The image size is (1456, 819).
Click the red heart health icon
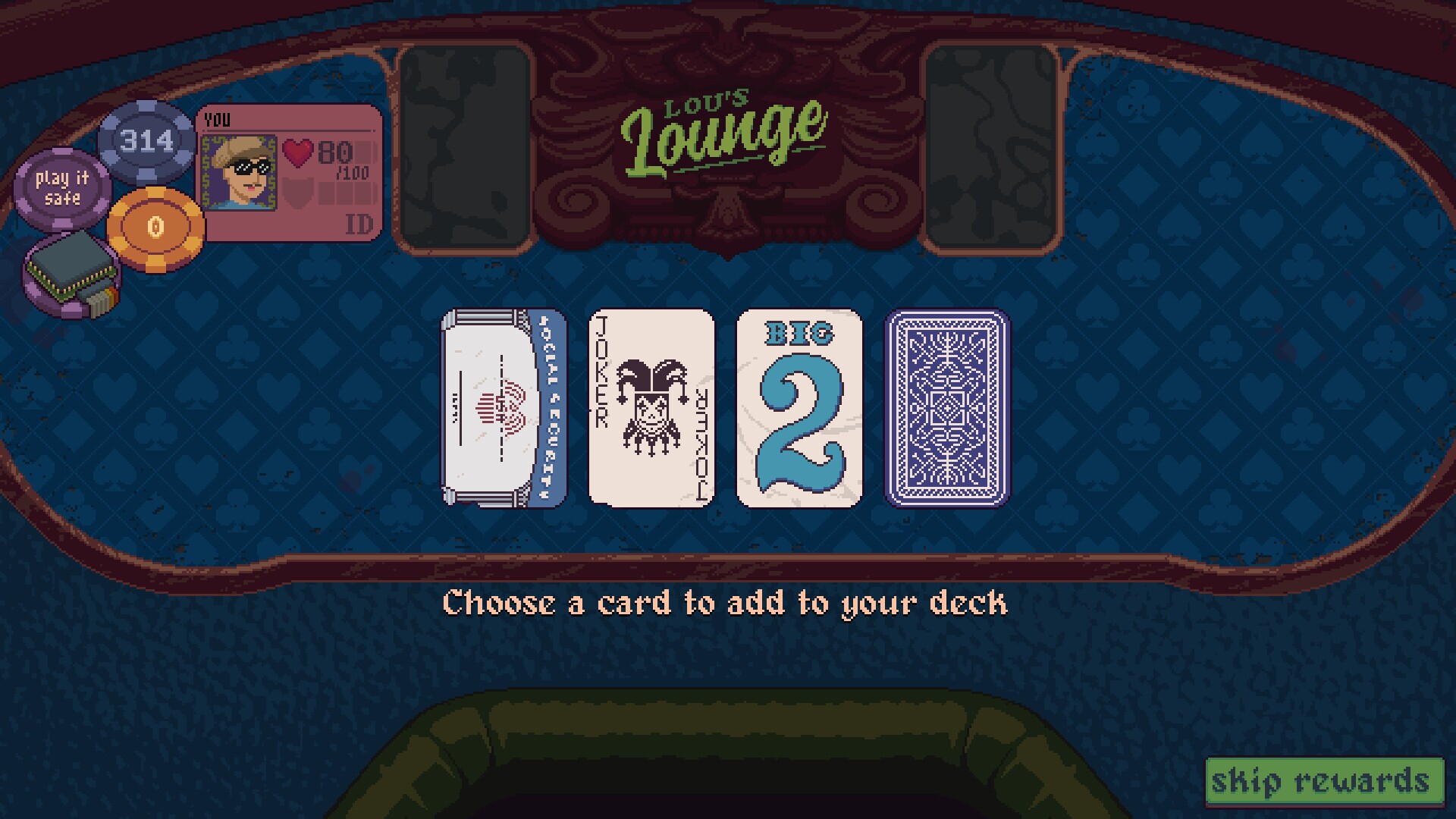298,152
